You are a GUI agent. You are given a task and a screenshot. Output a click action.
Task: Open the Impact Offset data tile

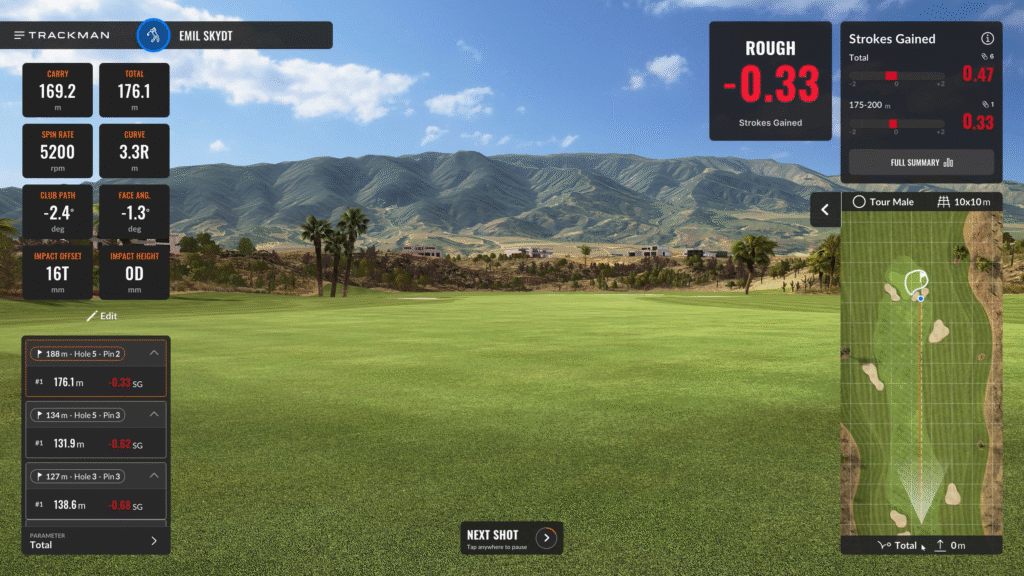tap(57, 272)
